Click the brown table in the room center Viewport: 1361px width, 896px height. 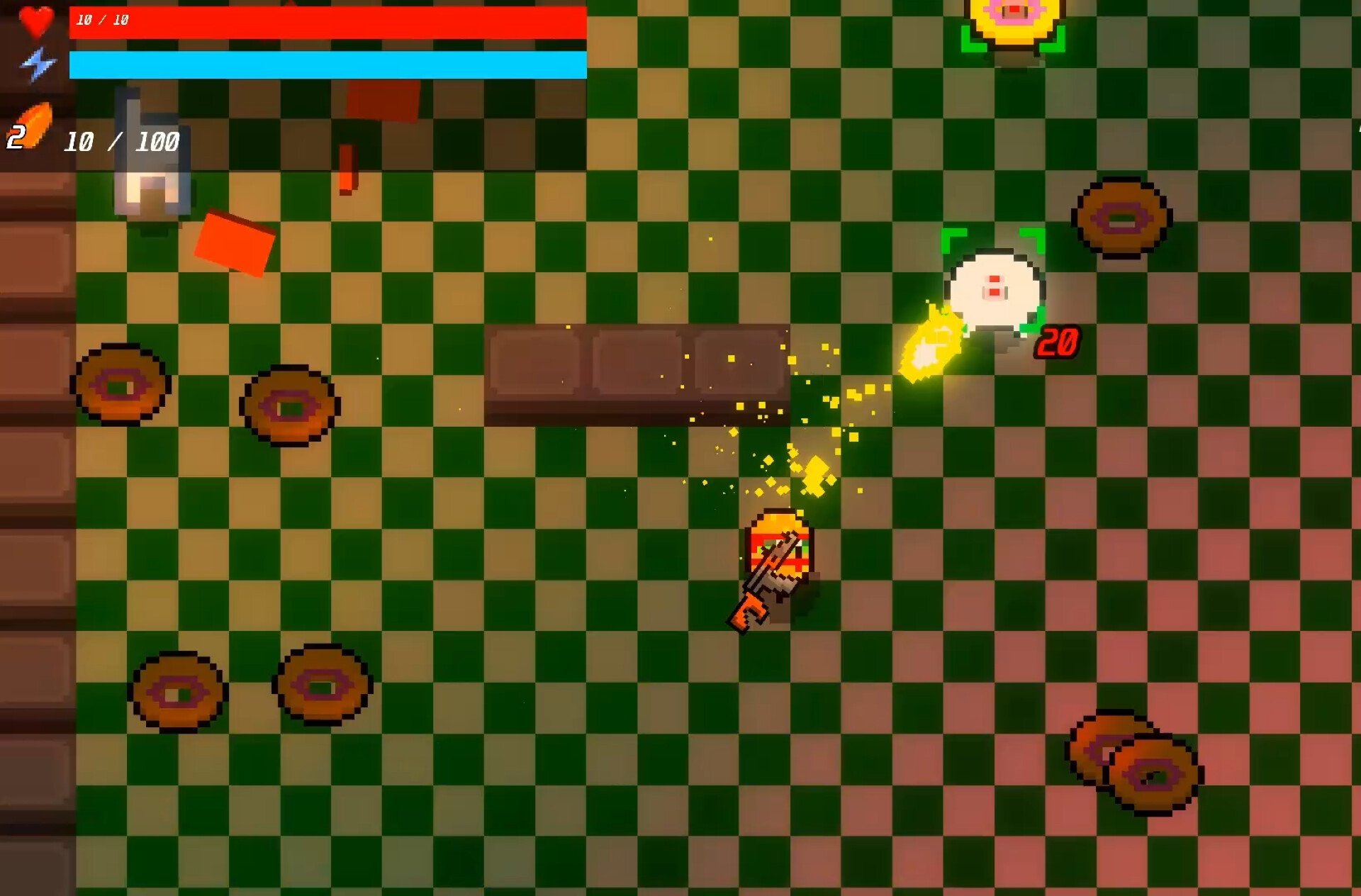point(638,372)
